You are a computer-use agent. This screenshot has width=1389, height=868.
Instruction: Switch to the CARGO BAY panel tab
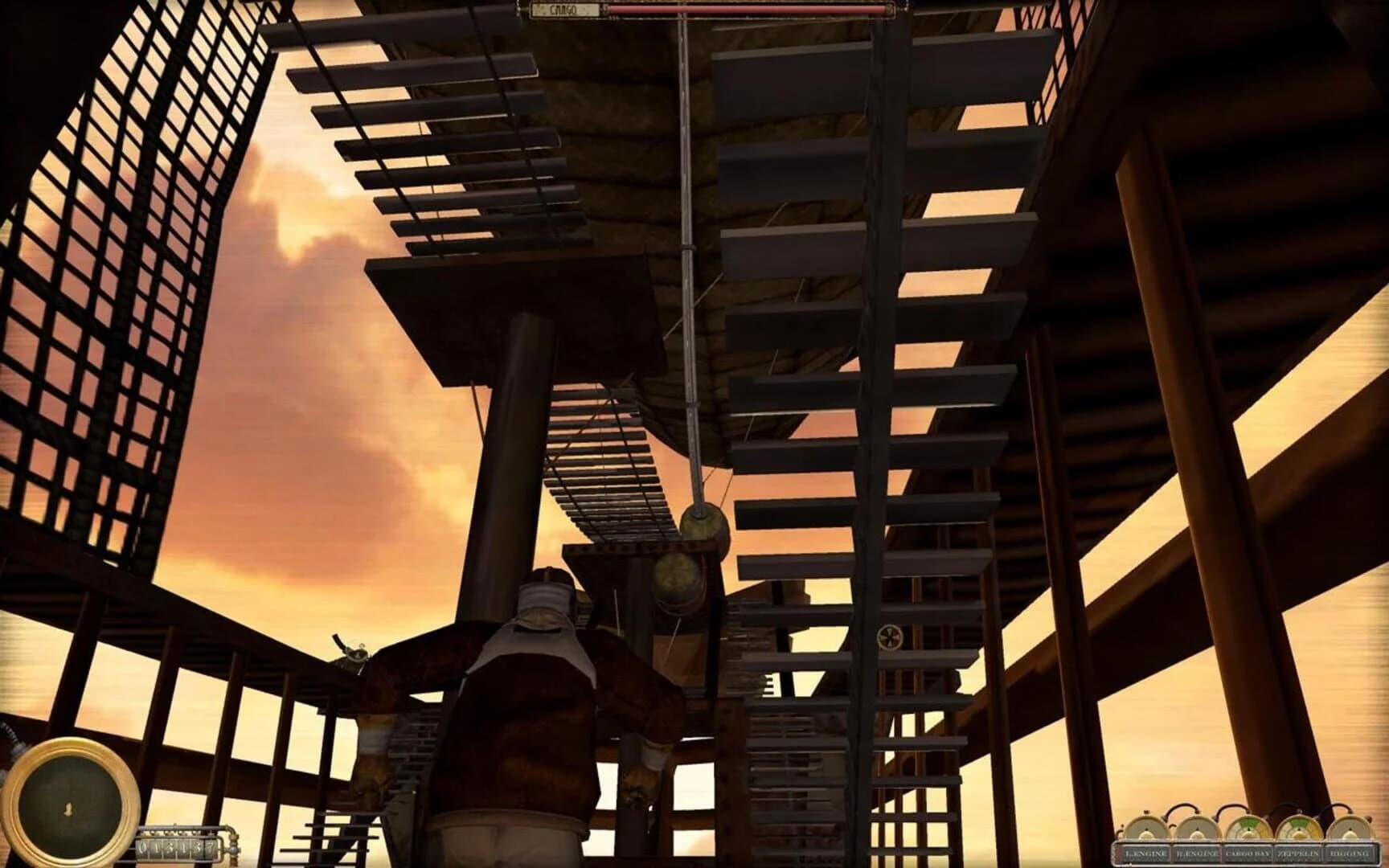point(1248,852)
